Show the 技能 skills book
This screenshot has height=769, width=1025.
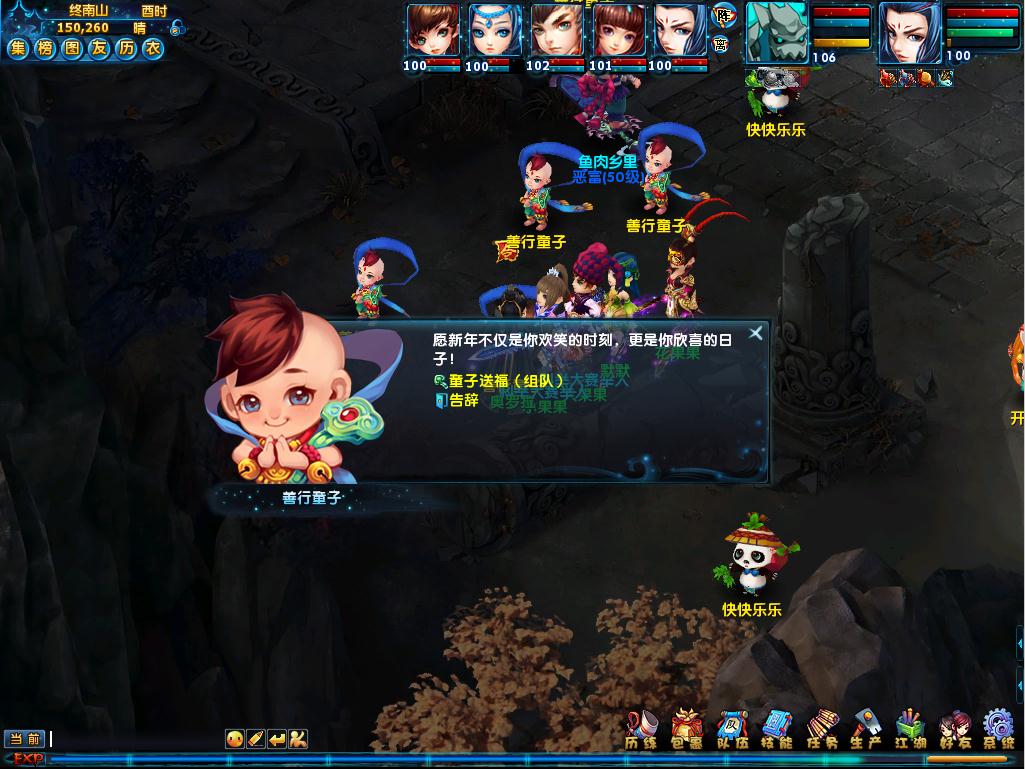click(777, 730)
